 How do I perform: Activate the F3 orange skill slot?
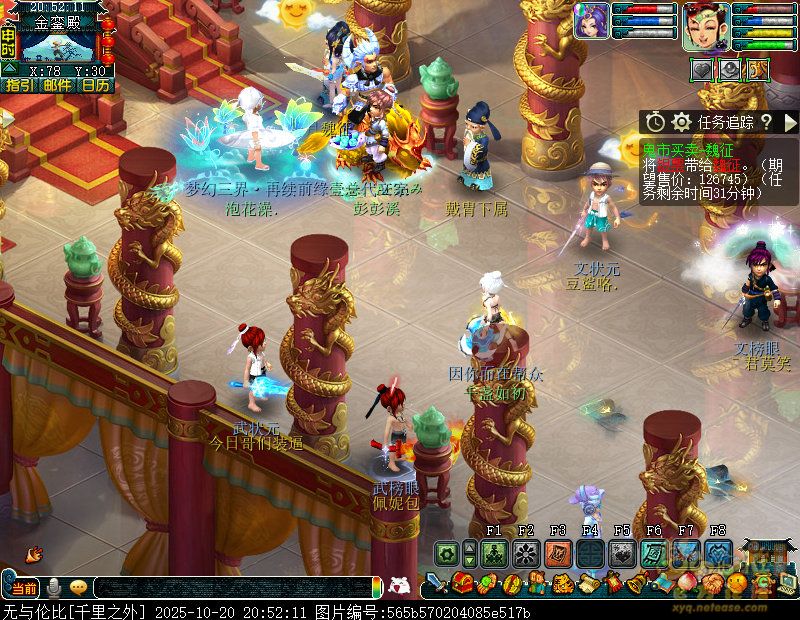pyautogui.click(x=558, y=553)
